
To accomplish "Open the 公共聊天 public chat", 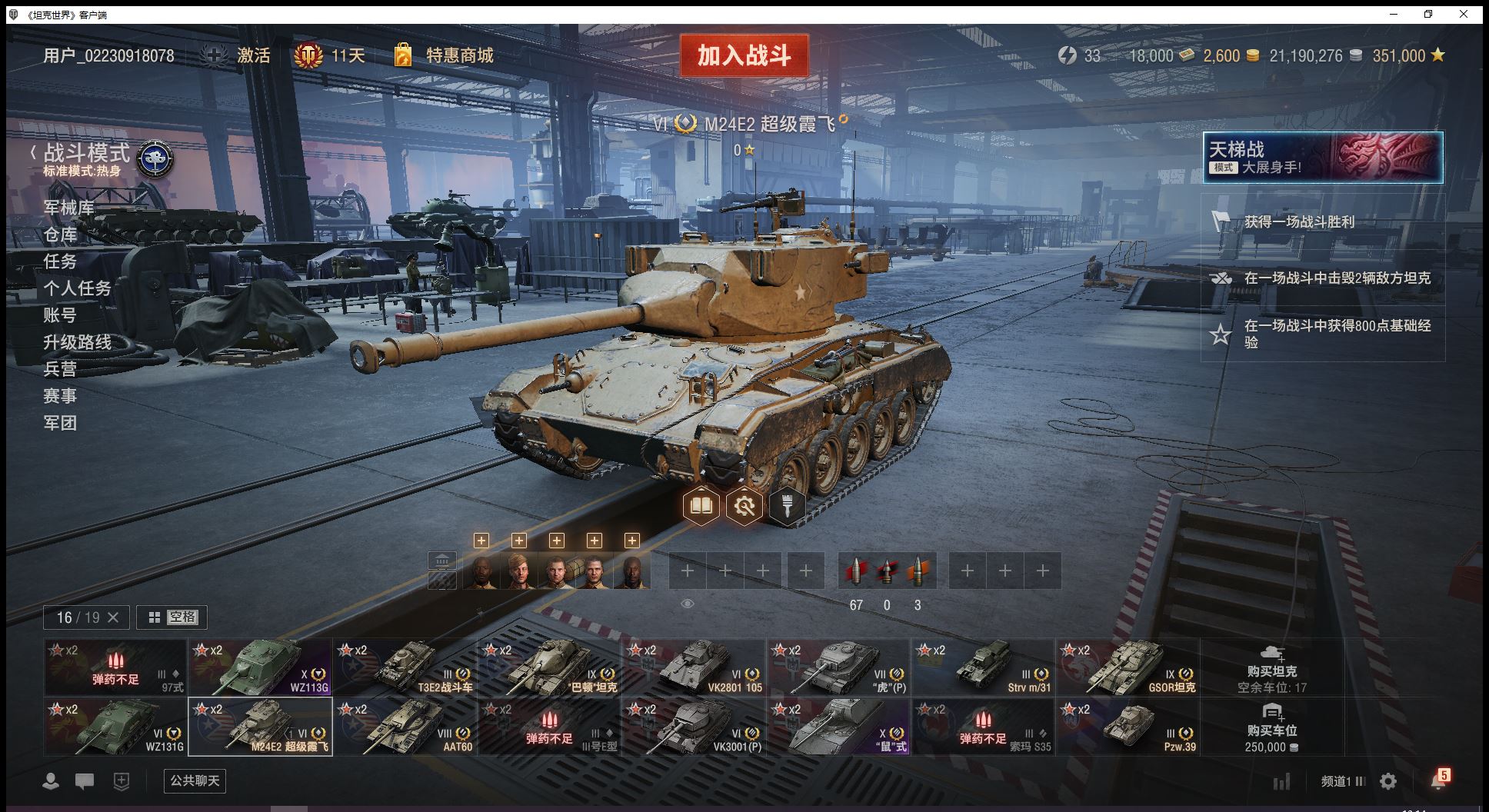I will pos(195,780).
